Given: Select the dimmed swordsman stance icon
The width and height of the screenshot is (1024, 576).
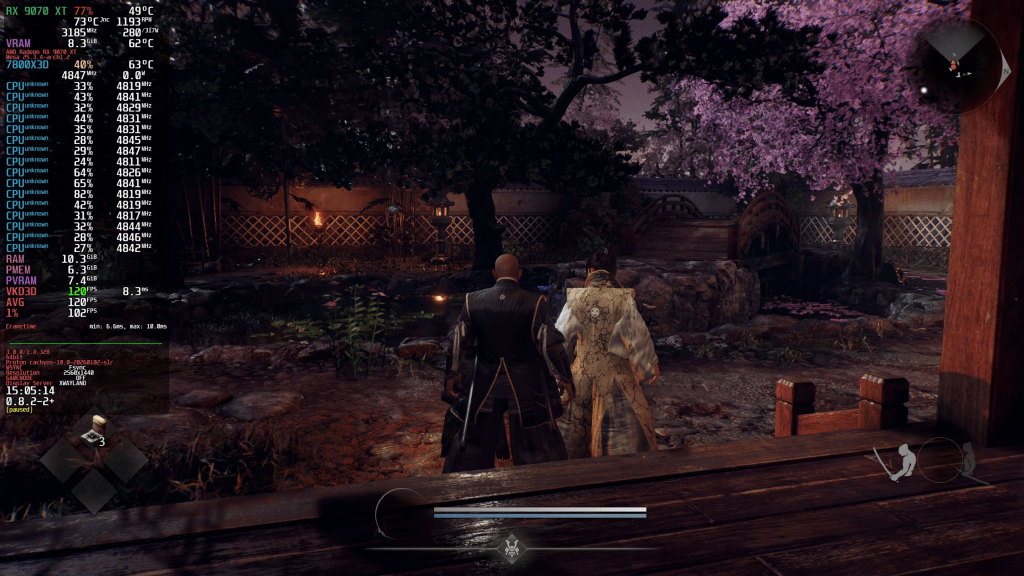Looking at the screenshot, I should (966, 458).
